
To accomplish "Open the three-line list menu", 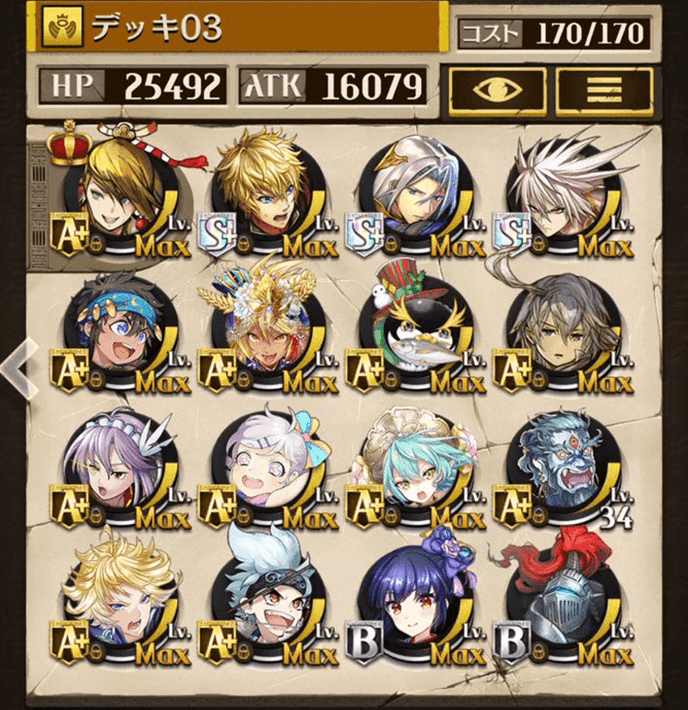I will [x=604, y=90].
